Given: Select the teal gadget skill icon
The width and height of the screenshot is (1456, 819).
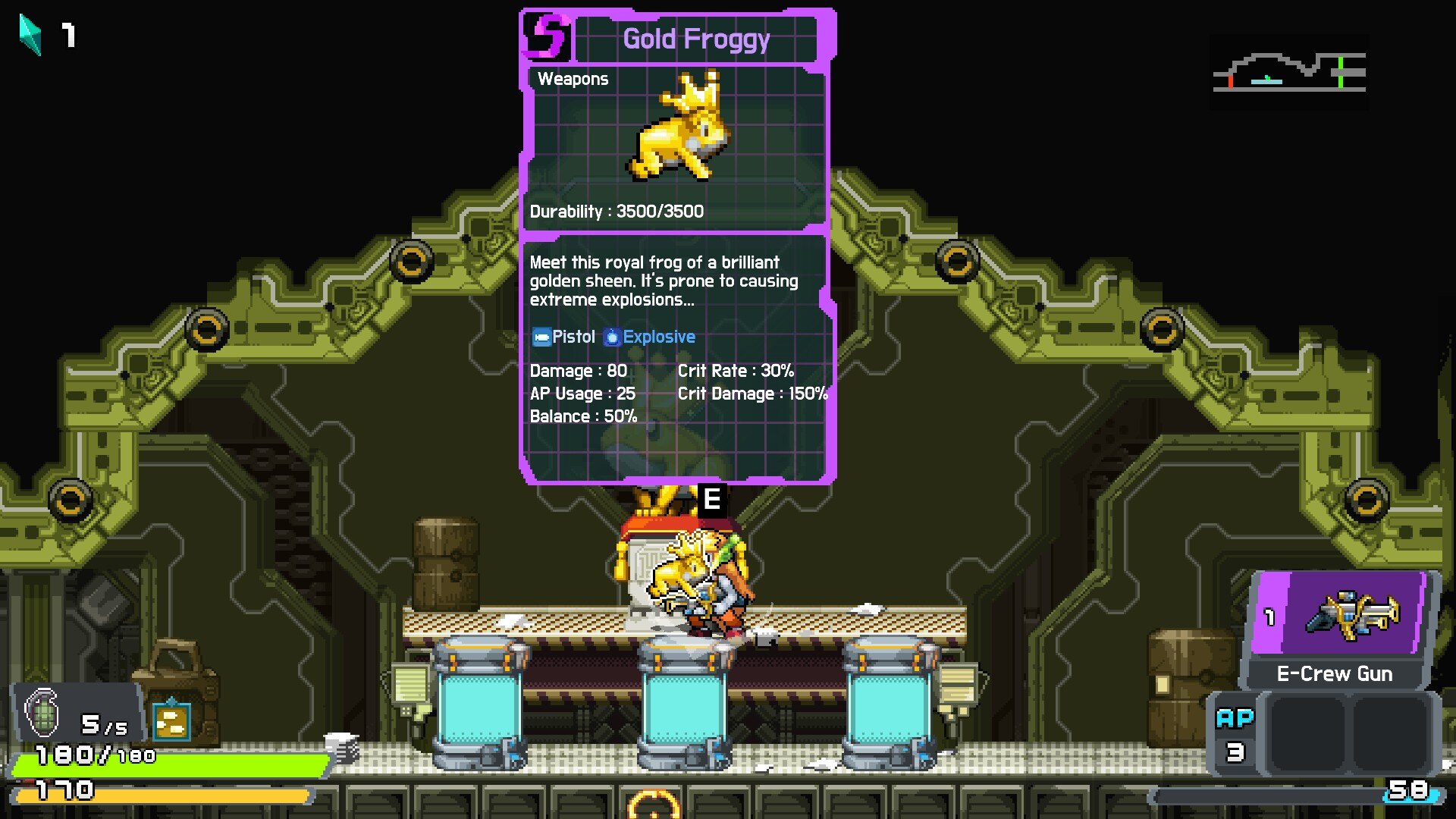Looking at the screenshot, I should point(171,721).
